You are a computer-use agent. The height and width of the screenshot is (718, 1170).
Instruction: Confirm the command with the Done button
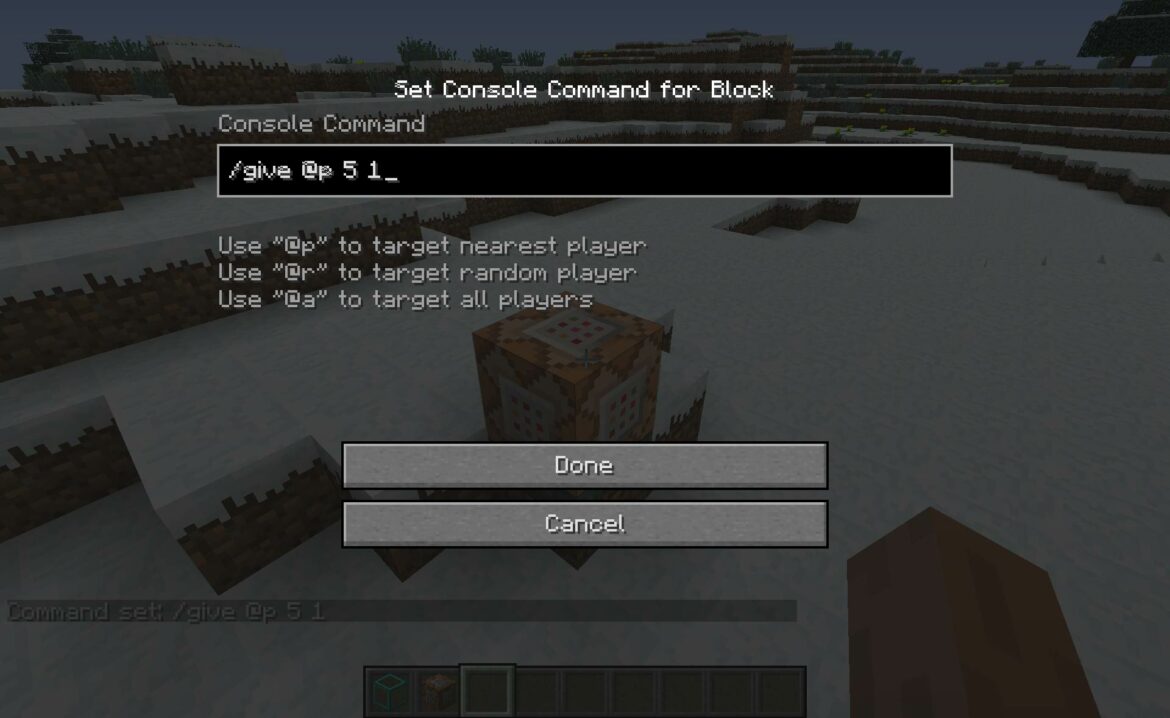(584, 466)
